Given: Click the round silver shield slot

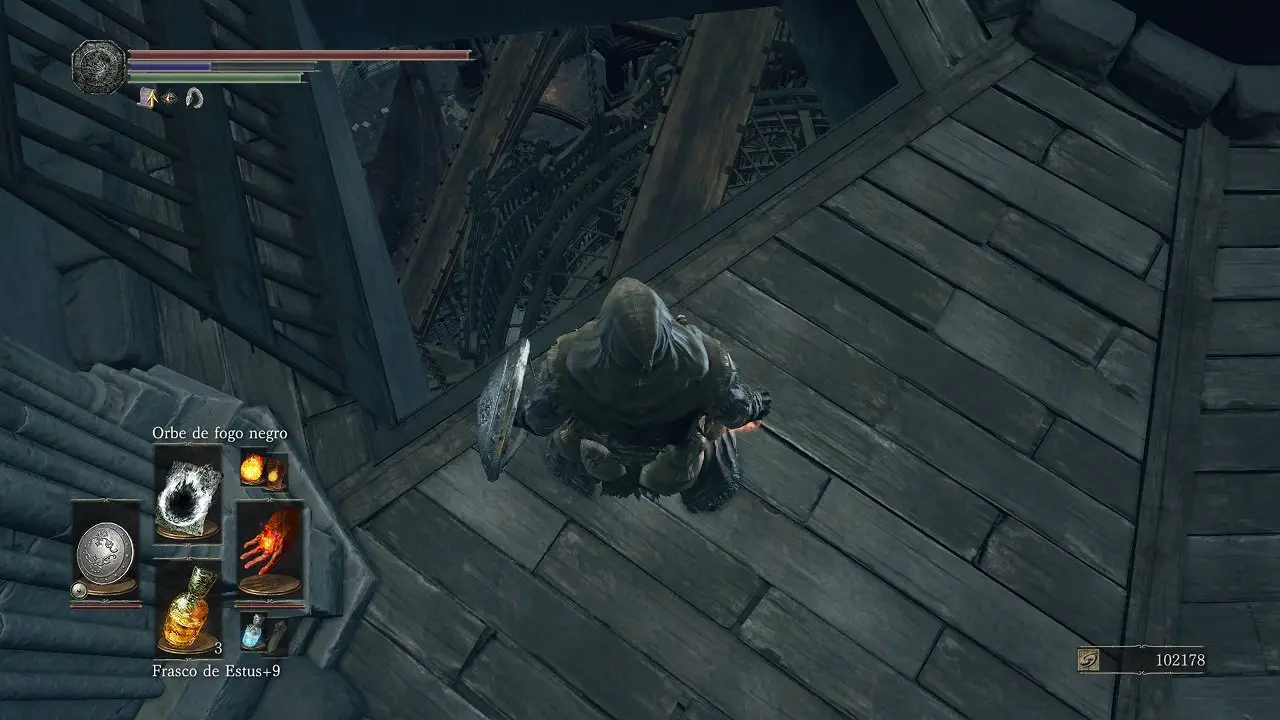Looking at the screenshot, I should (105, 552).
